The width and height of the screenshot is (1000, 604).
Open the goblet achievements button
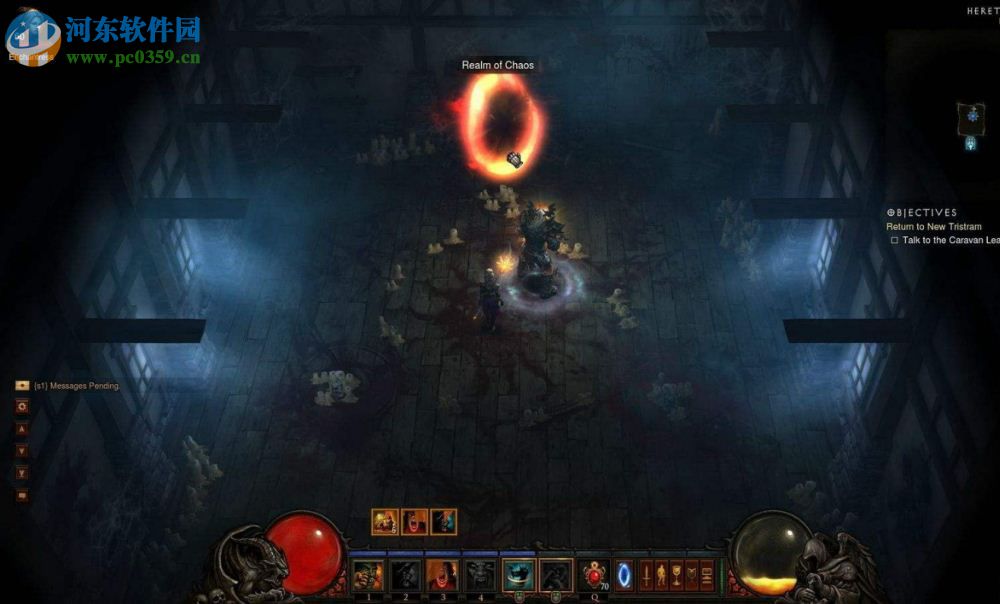click(677, 576)
